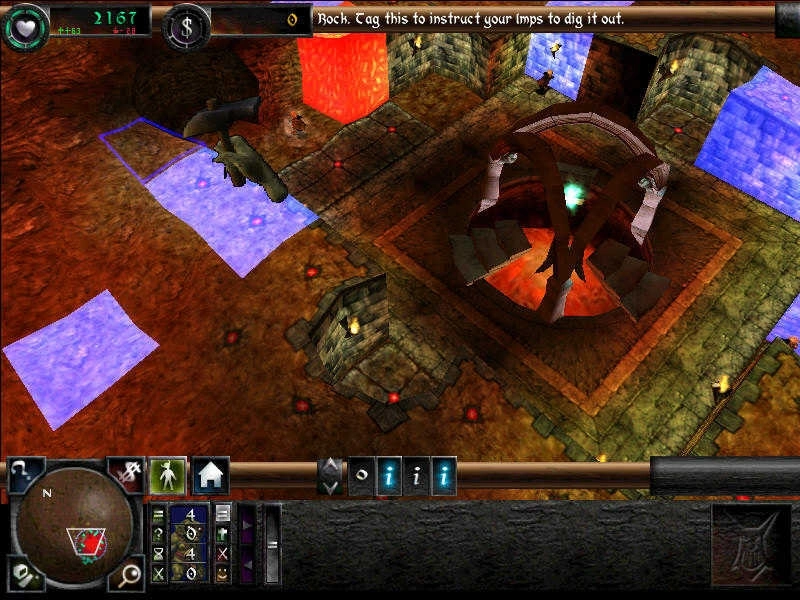The width and height of the screenshot is (800, 600).
Task: Select the gold dollar sign icon
Action: (x=186, y=26)
